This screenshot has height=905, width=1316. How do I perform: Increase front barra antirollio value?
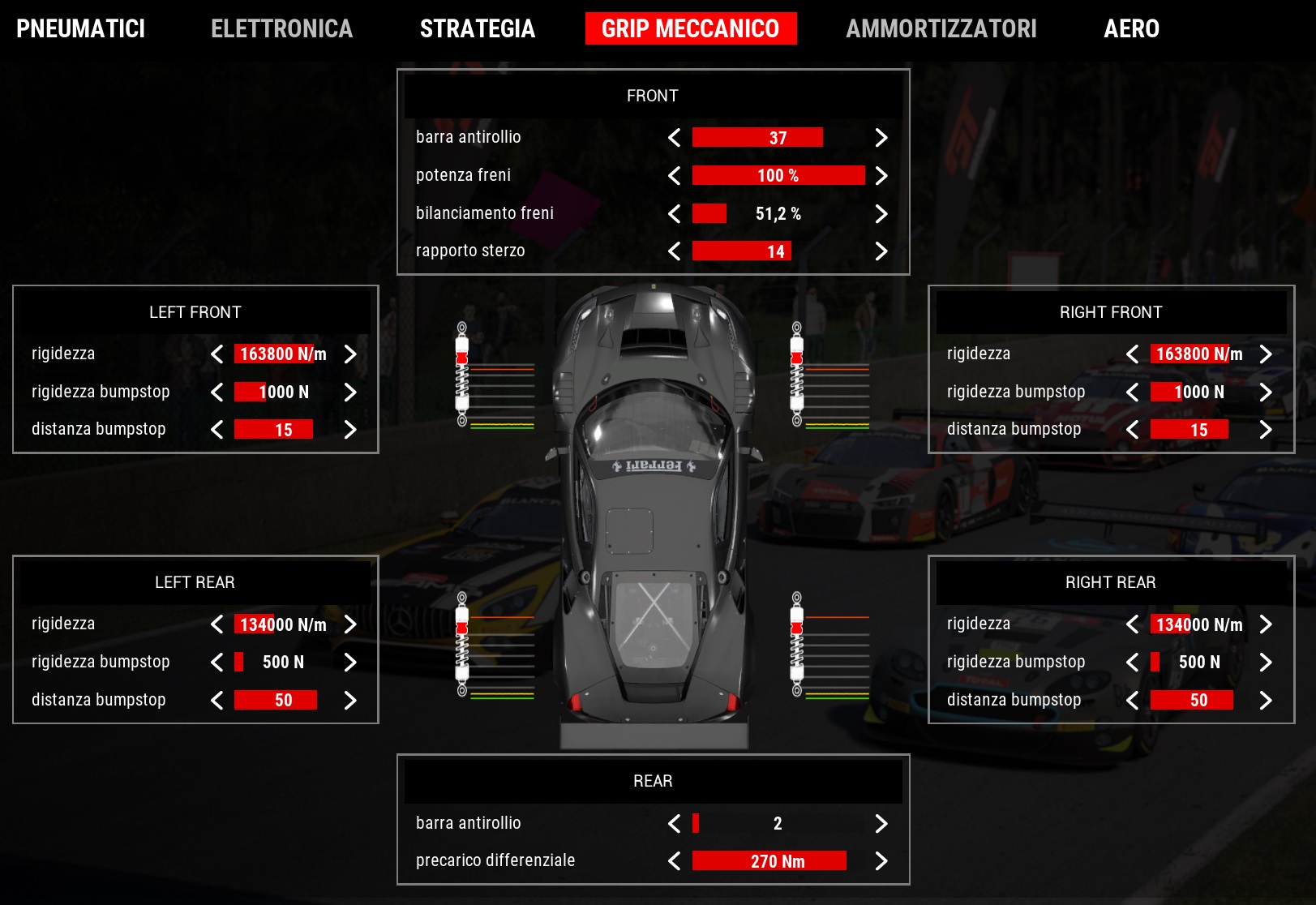[x=881, y=138]
